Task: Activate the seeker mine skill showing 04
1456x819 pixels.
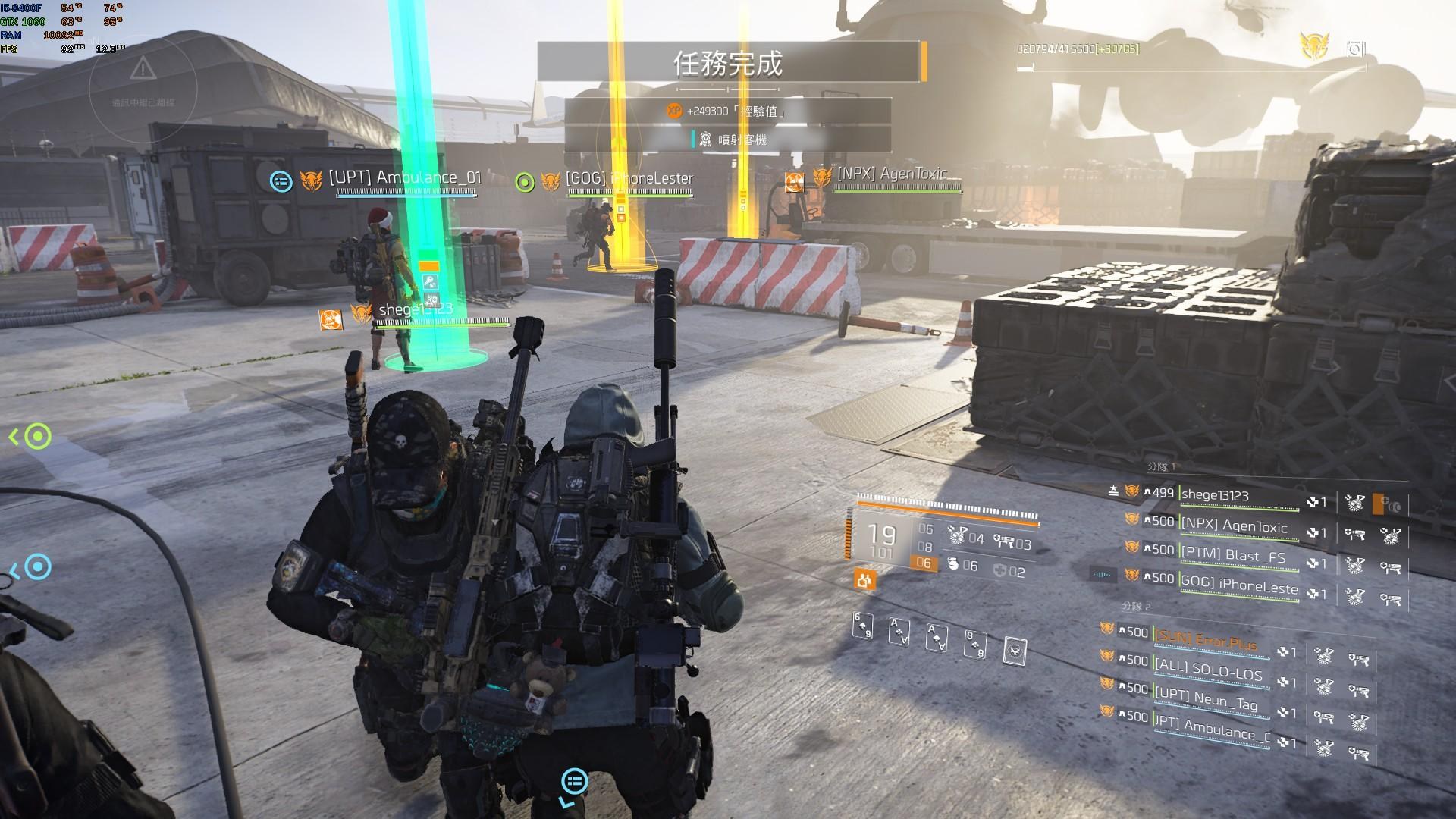Action: pos(957,538)
